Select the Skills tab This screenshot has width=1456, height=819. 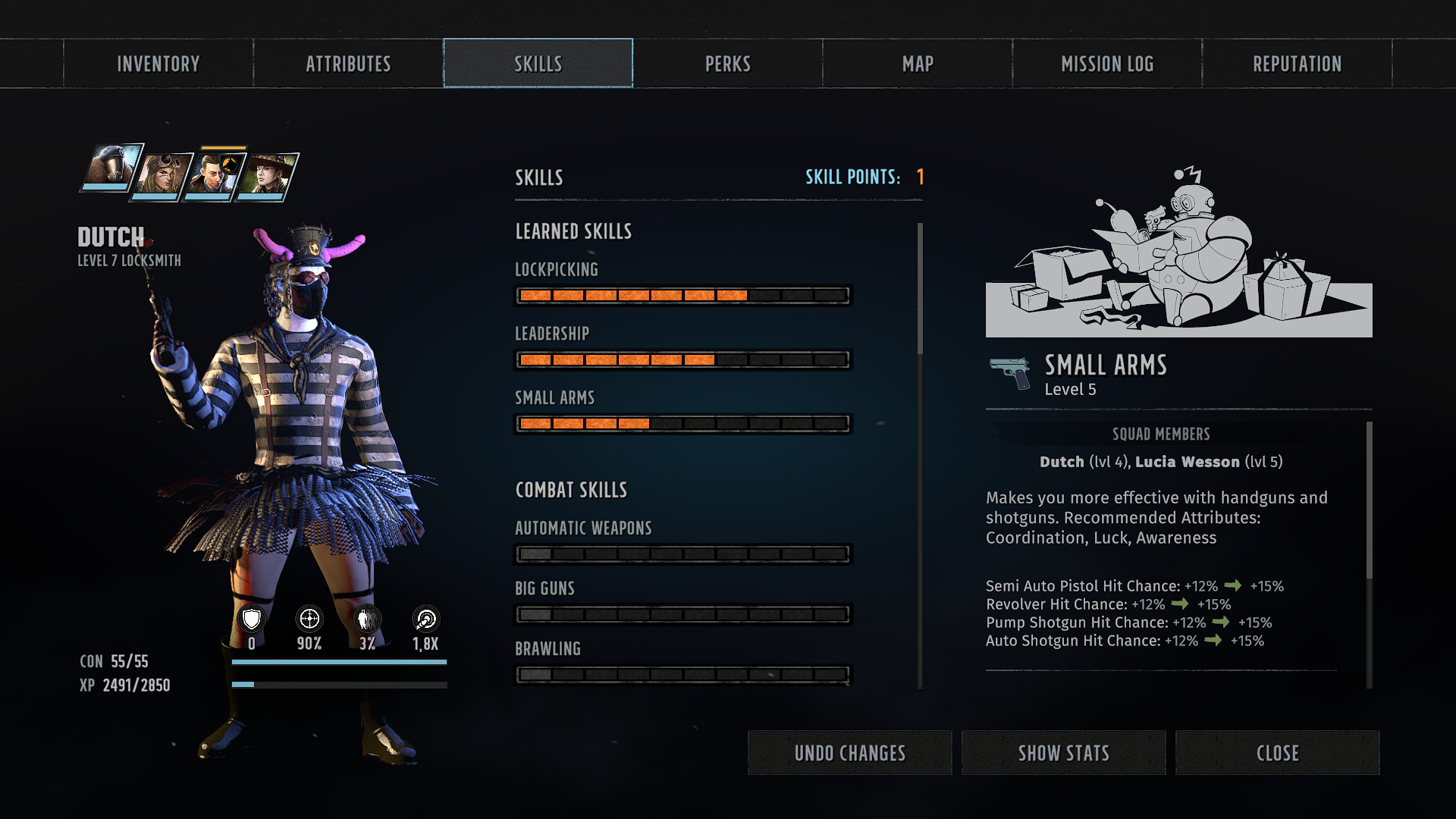click(538, 64)
